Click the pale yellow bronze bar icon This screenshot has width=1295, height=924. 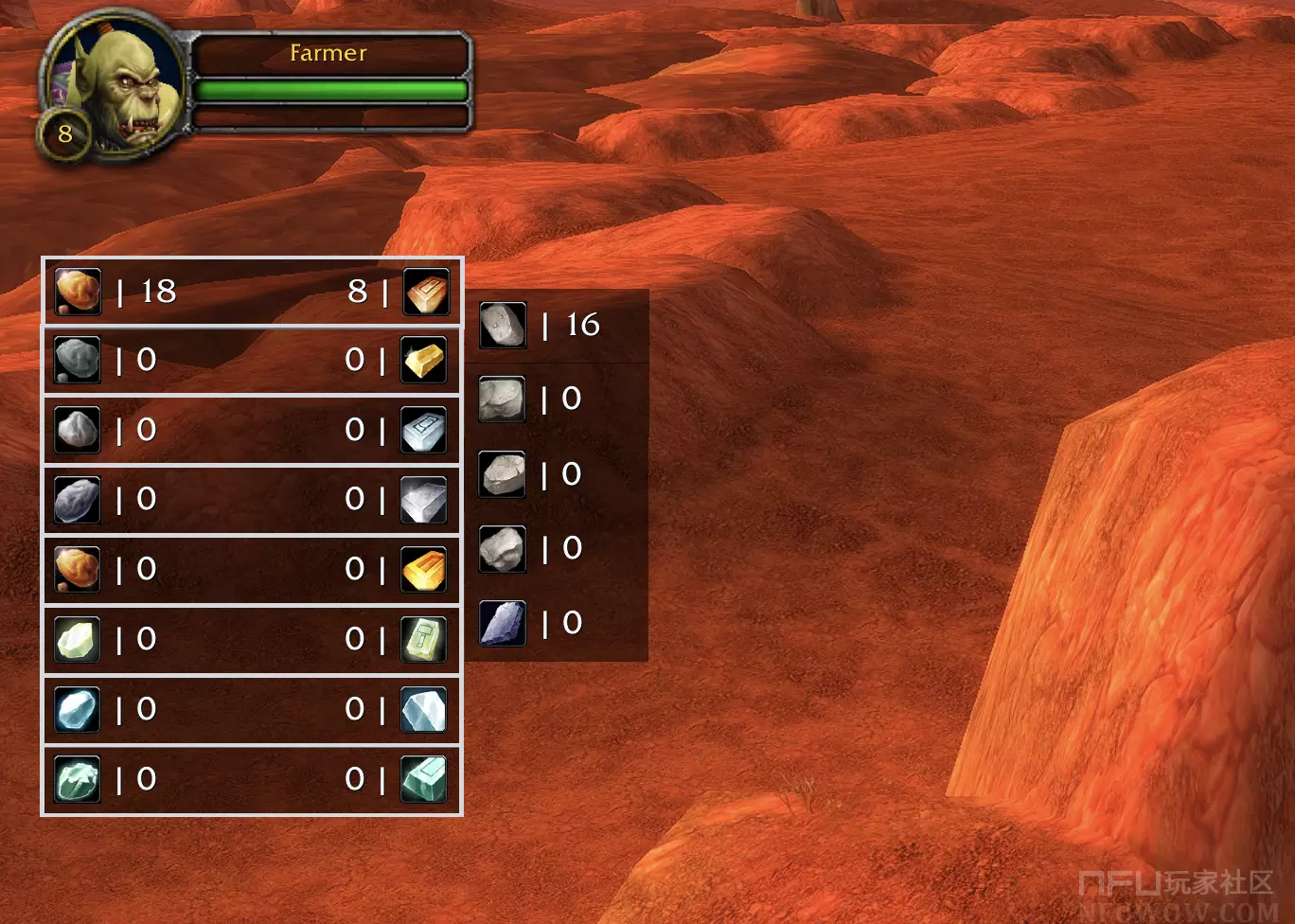(424, 361)
